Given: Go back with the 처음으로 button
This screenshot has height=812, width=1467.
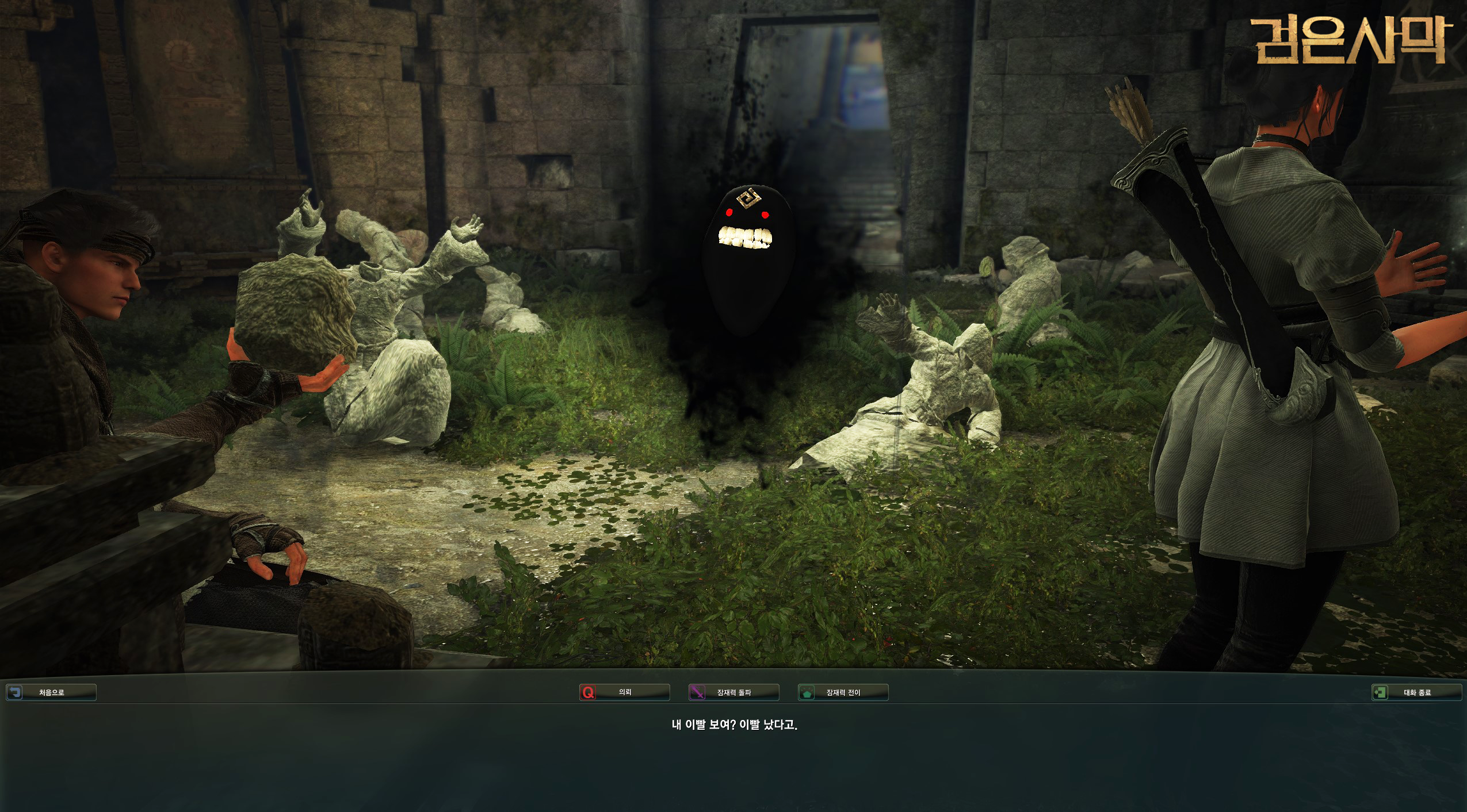Looking at the screenshot, I should tap(51, 692).
